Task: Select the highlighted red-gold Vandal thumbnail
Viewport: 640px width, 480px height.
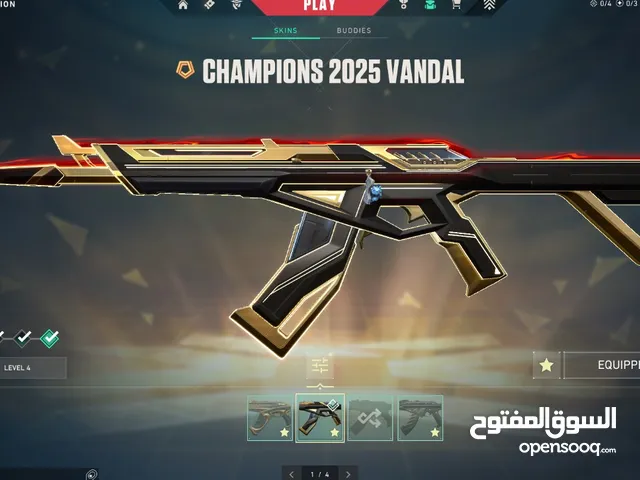Action: 321,418
